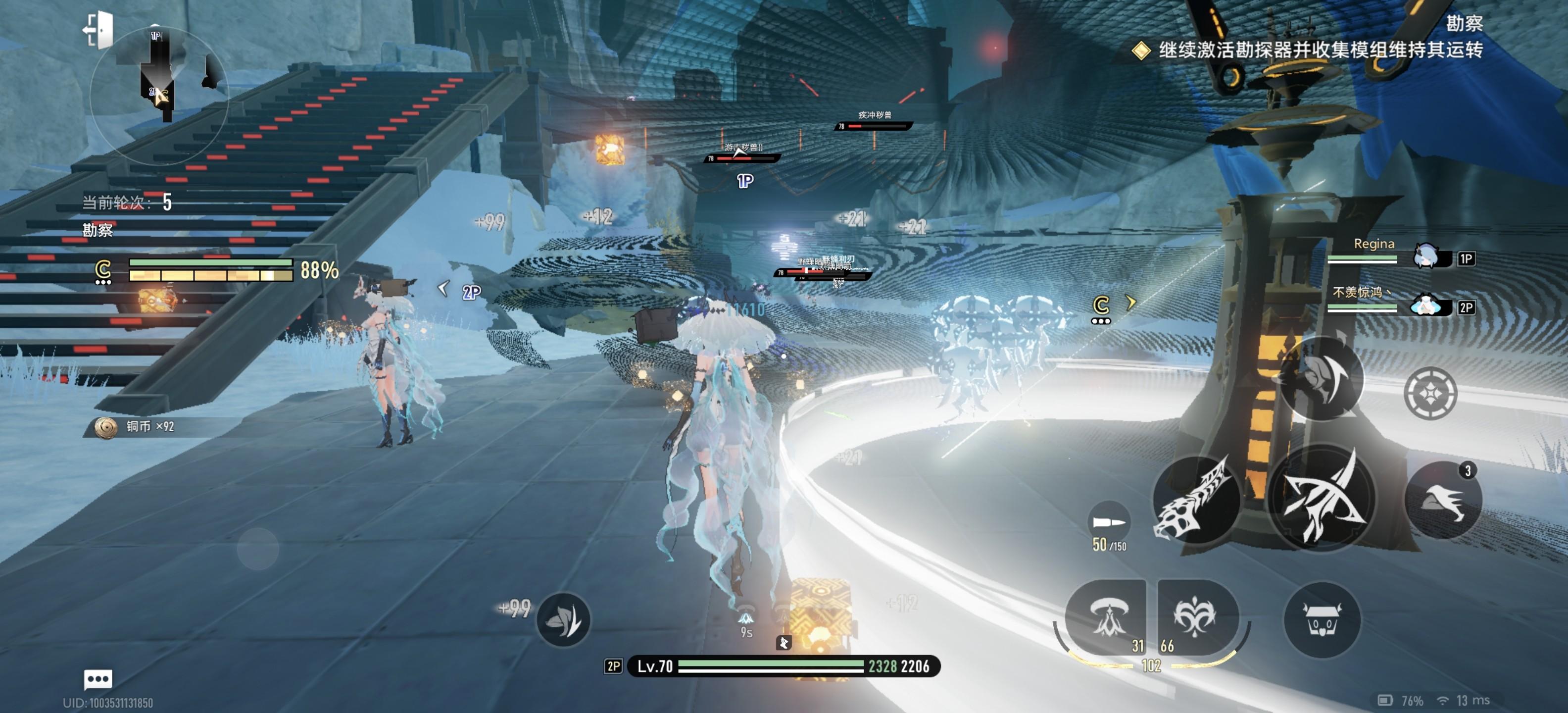Cast the winged skill costing 66
1568x713 pixels.
(1195, 616)
